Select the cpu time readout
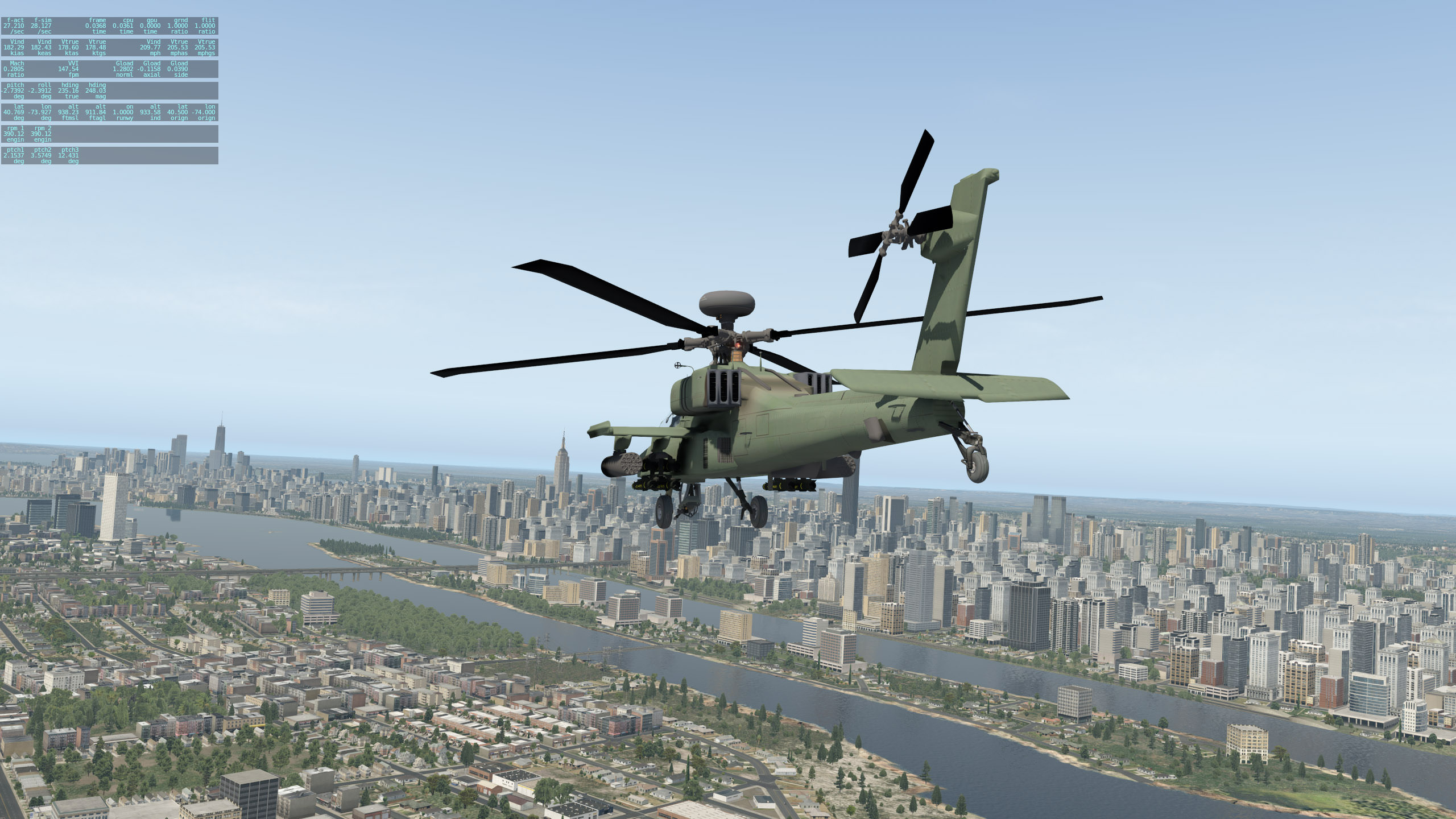This screenshot has height=819, width=1456. click(x=123, y=26)
